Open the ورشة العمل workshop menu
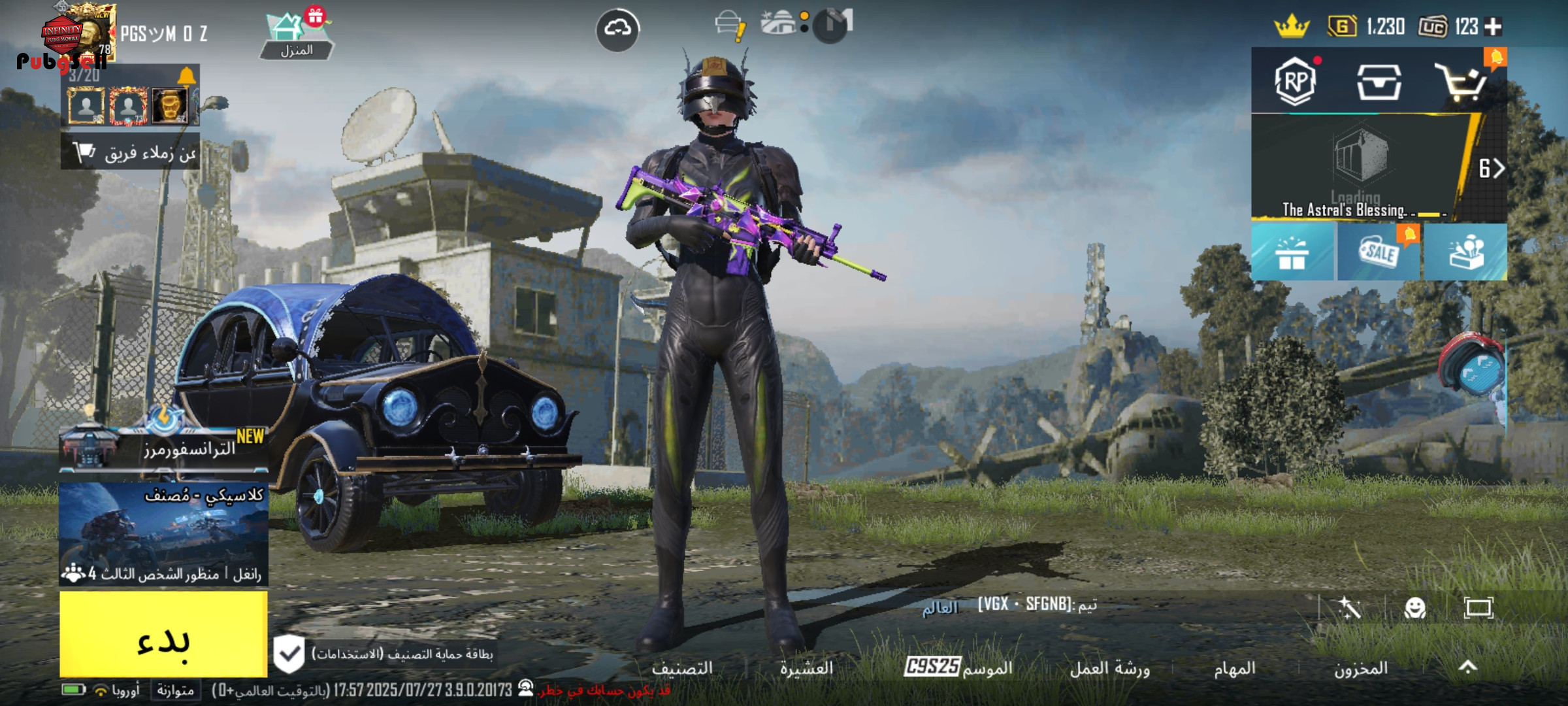 1109,668
